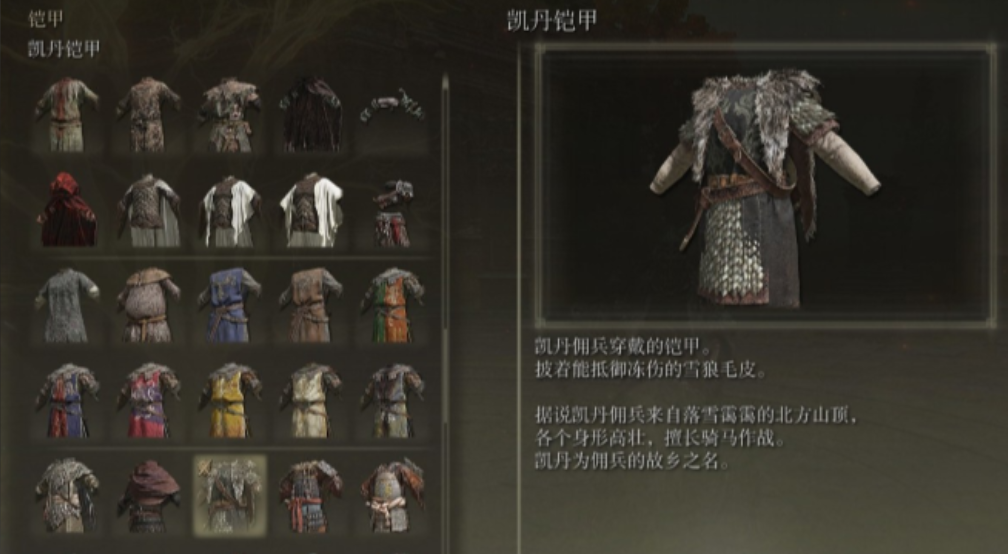The height and width of the screenshot is (554, 1008).
Task: Click the Kaiden armor preview image
Action: pos(764,183)
